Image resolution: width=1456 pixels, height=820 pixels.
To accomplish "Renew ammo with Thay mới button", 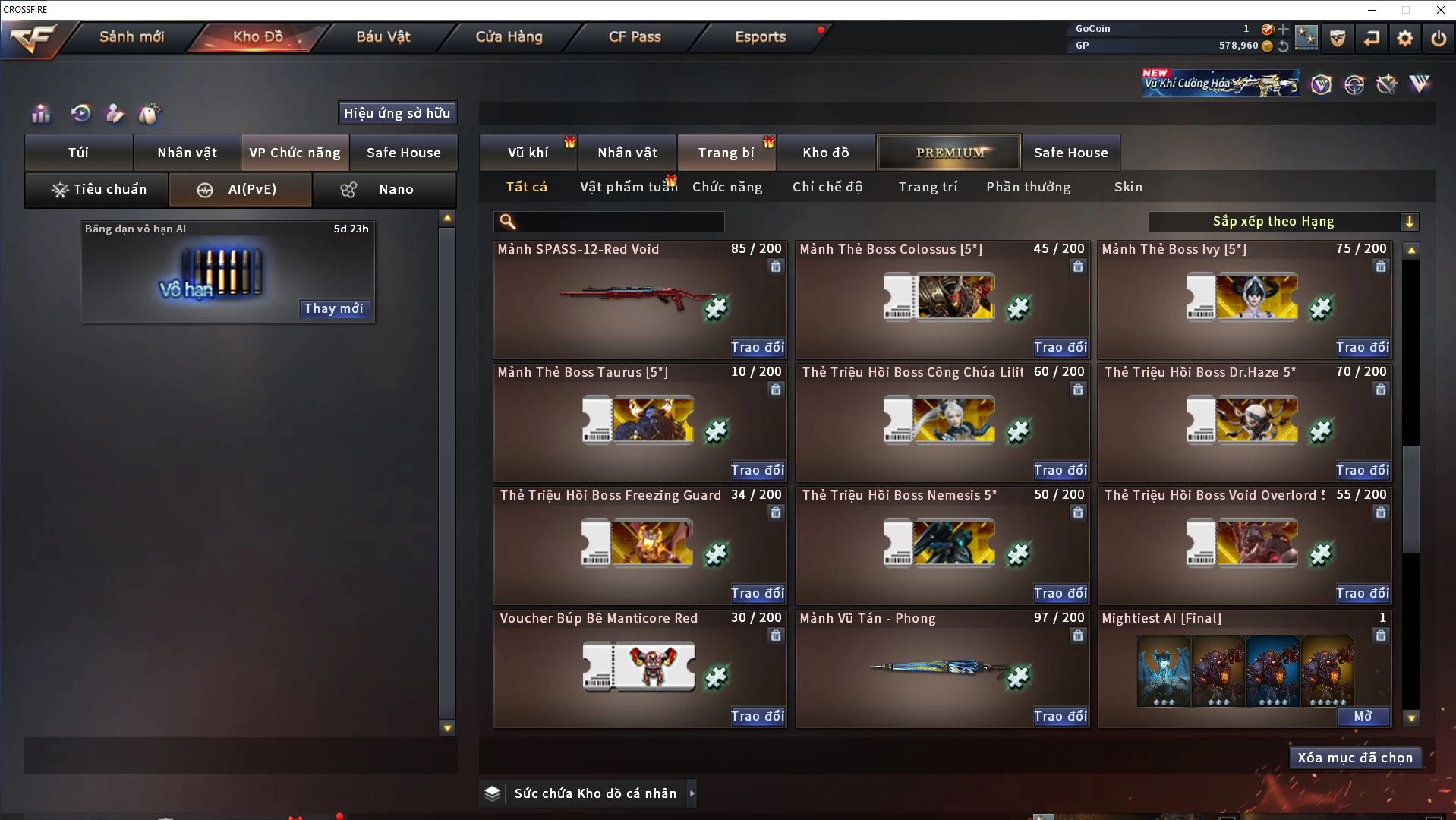I will (333, 308).
